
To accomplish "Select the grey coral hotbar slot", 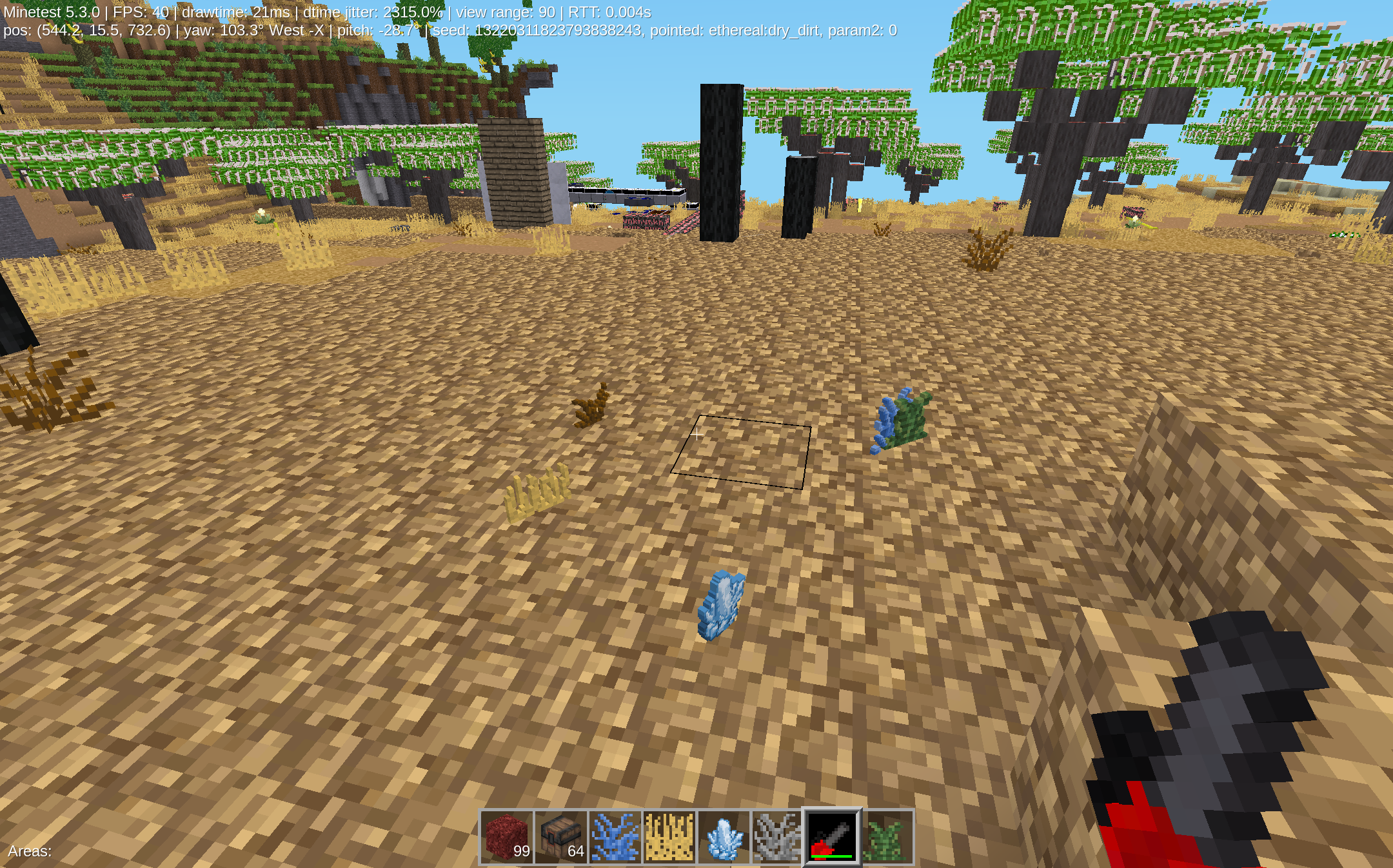I will tap(777, 837).
